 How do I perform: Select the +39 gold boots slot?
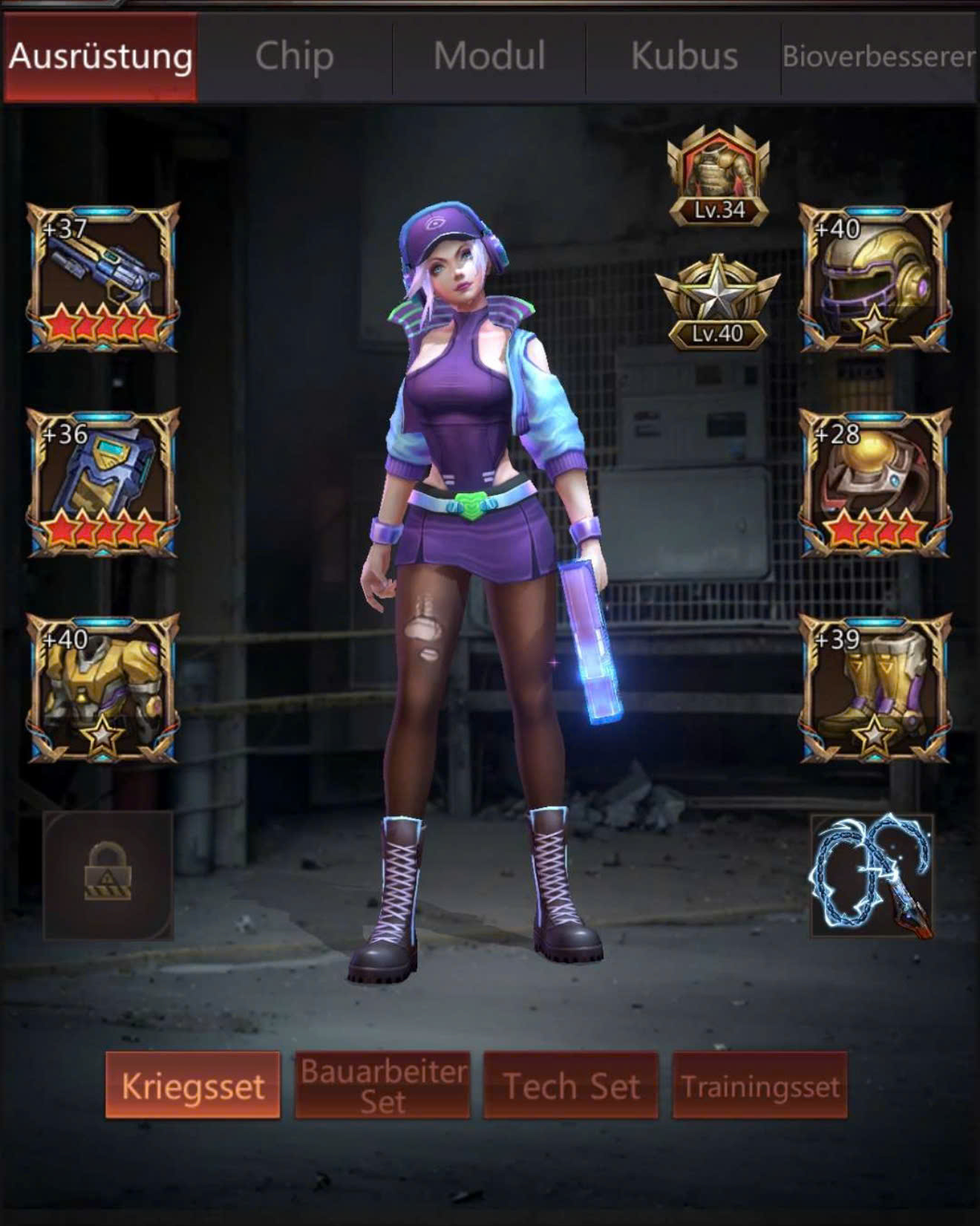[x=875, y=688]
